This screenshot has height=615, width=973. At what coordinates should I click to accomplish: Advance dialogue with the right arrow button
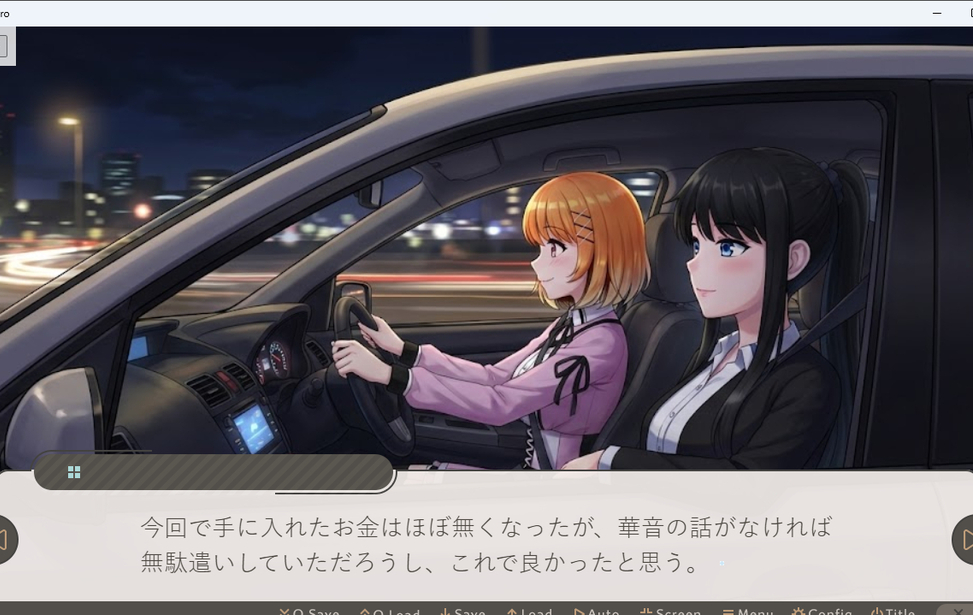[x=964, y=540]
